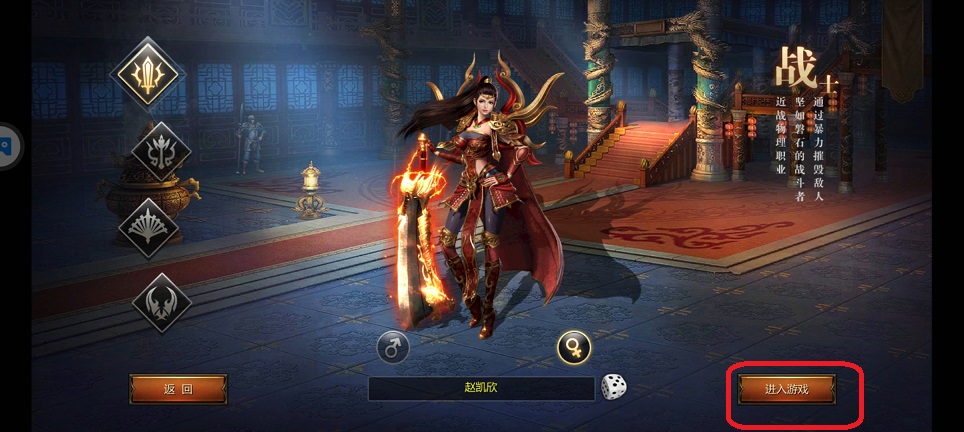
Task: Click the character name field 赵凯欣
Action: tap(481, 388)
